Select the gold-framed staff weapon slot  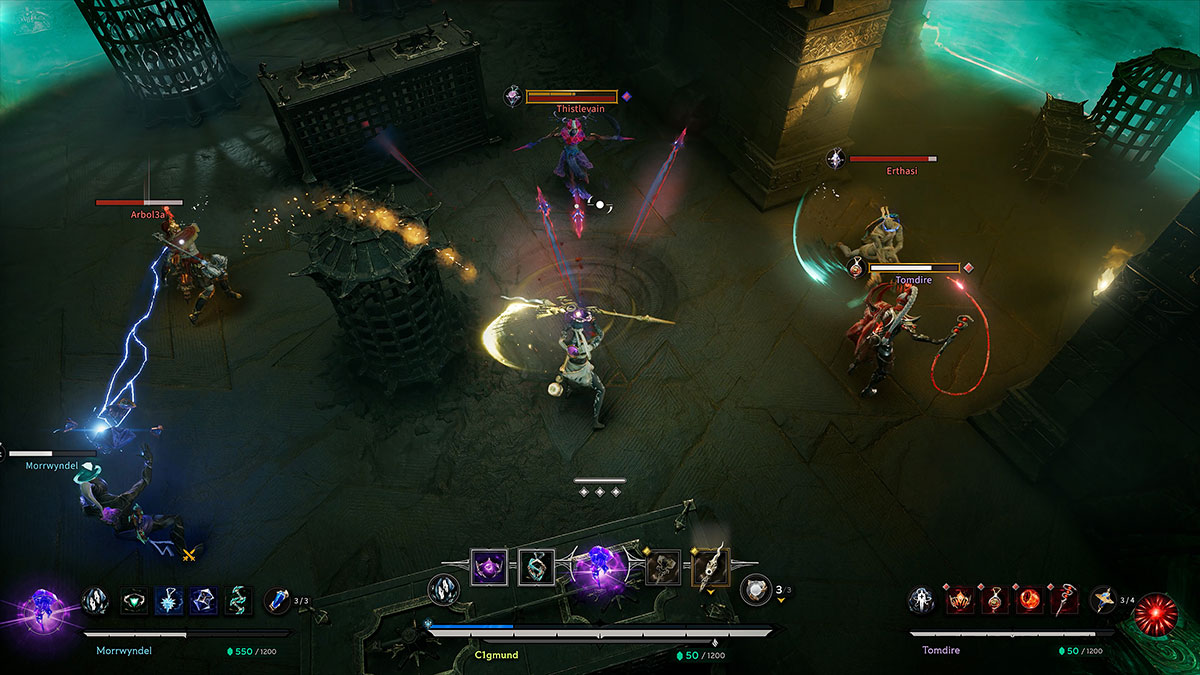tap(711, 568)
